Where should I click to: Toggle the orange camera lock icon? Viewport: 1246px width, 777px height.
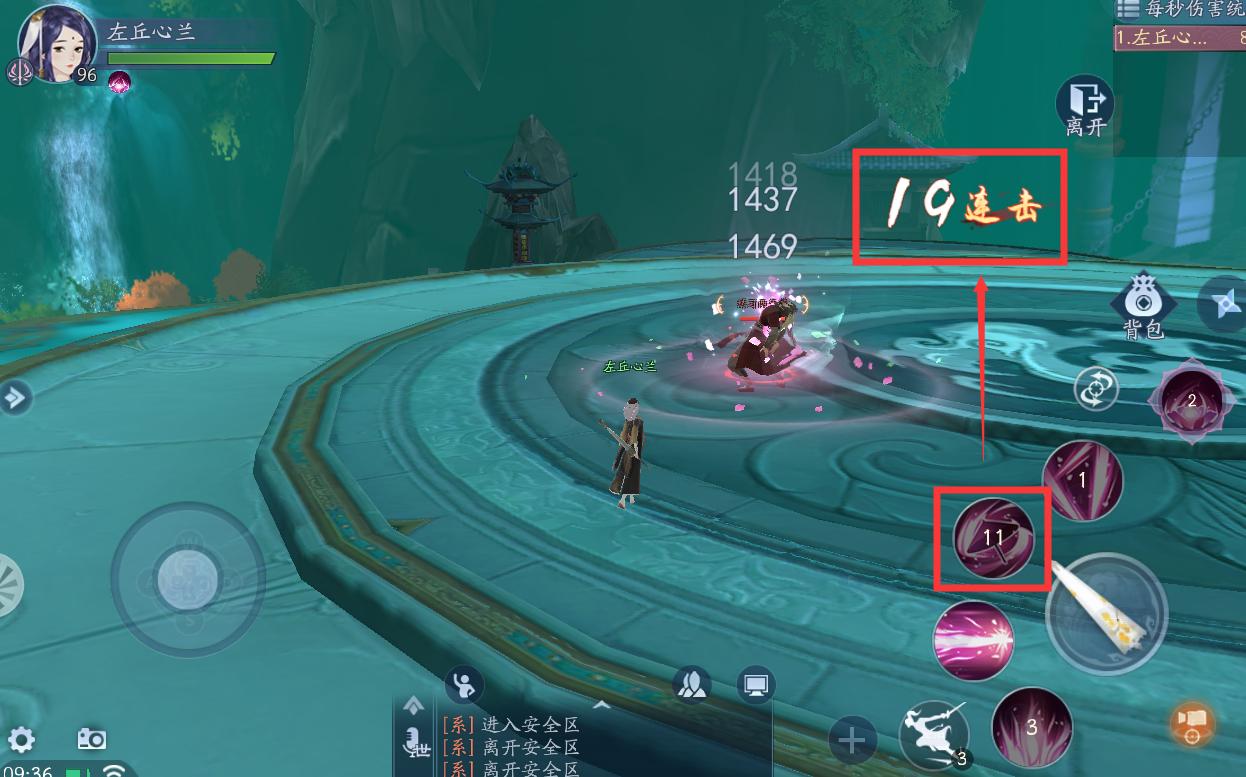click(x=1191, y=724)
